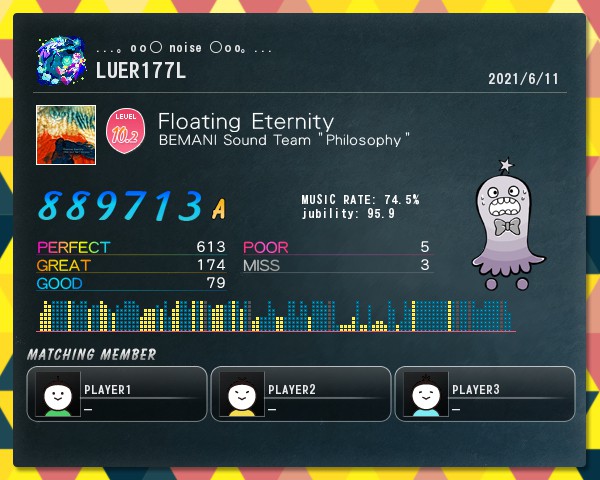Image resolution: width=600 pixels, height=480 pixels.
Task: Click the LUER177L player avatar
Action: [x=62, y=59]
